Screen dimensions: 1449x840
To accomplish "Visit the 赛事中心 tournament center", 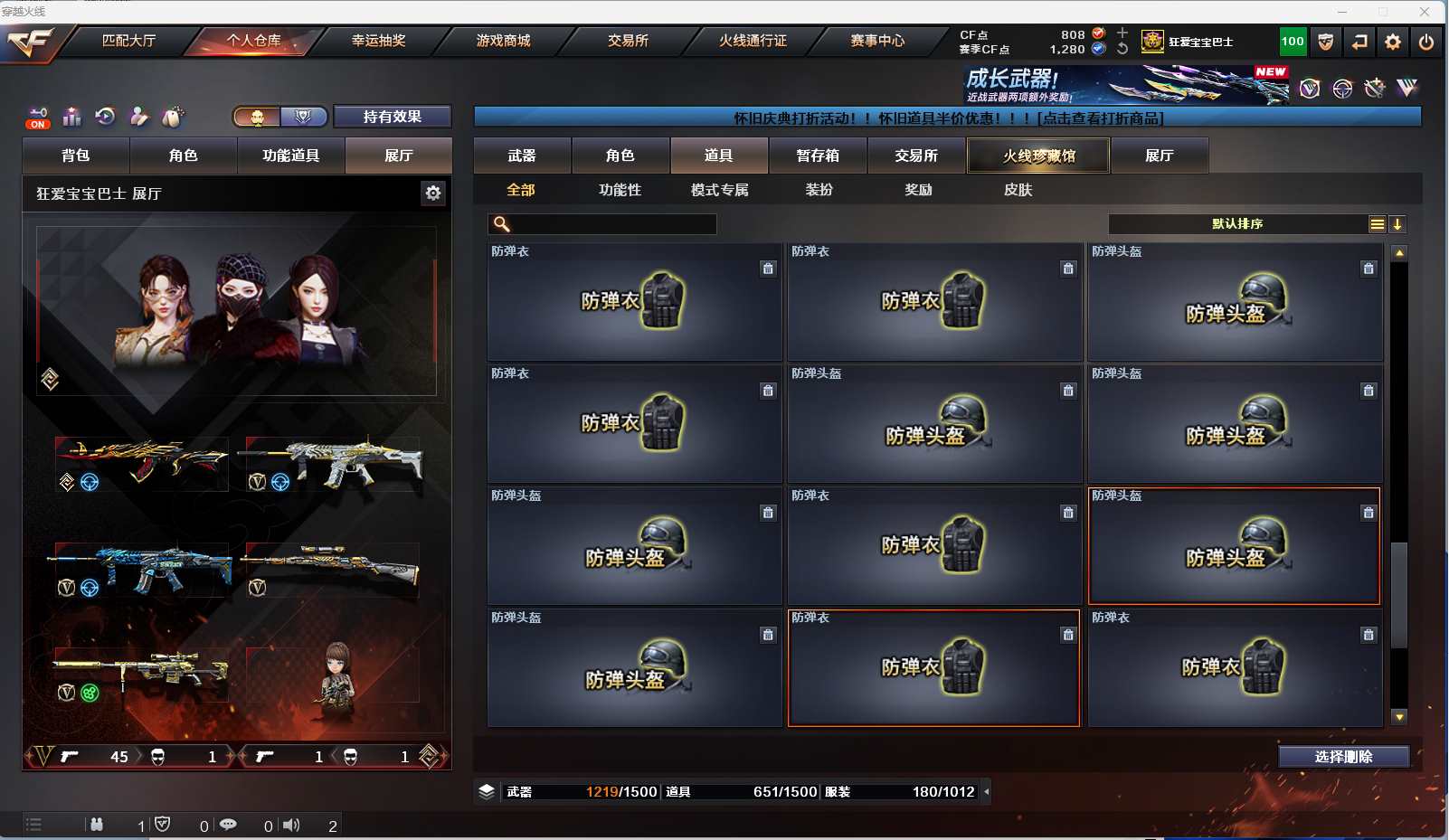I will [877, 41].
